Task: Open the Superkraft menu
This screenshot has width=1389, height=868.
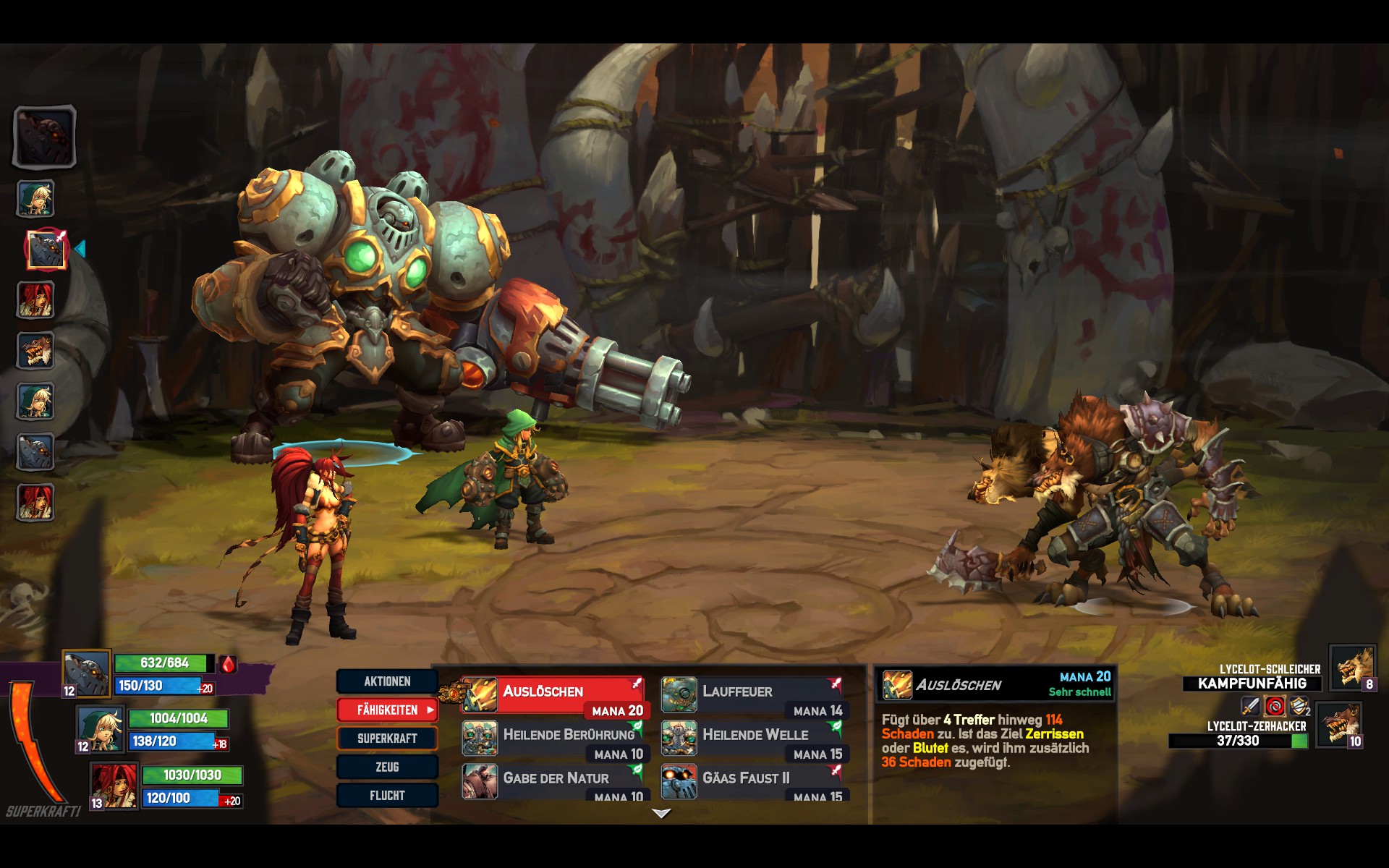Action: click(x=387, y=739)
